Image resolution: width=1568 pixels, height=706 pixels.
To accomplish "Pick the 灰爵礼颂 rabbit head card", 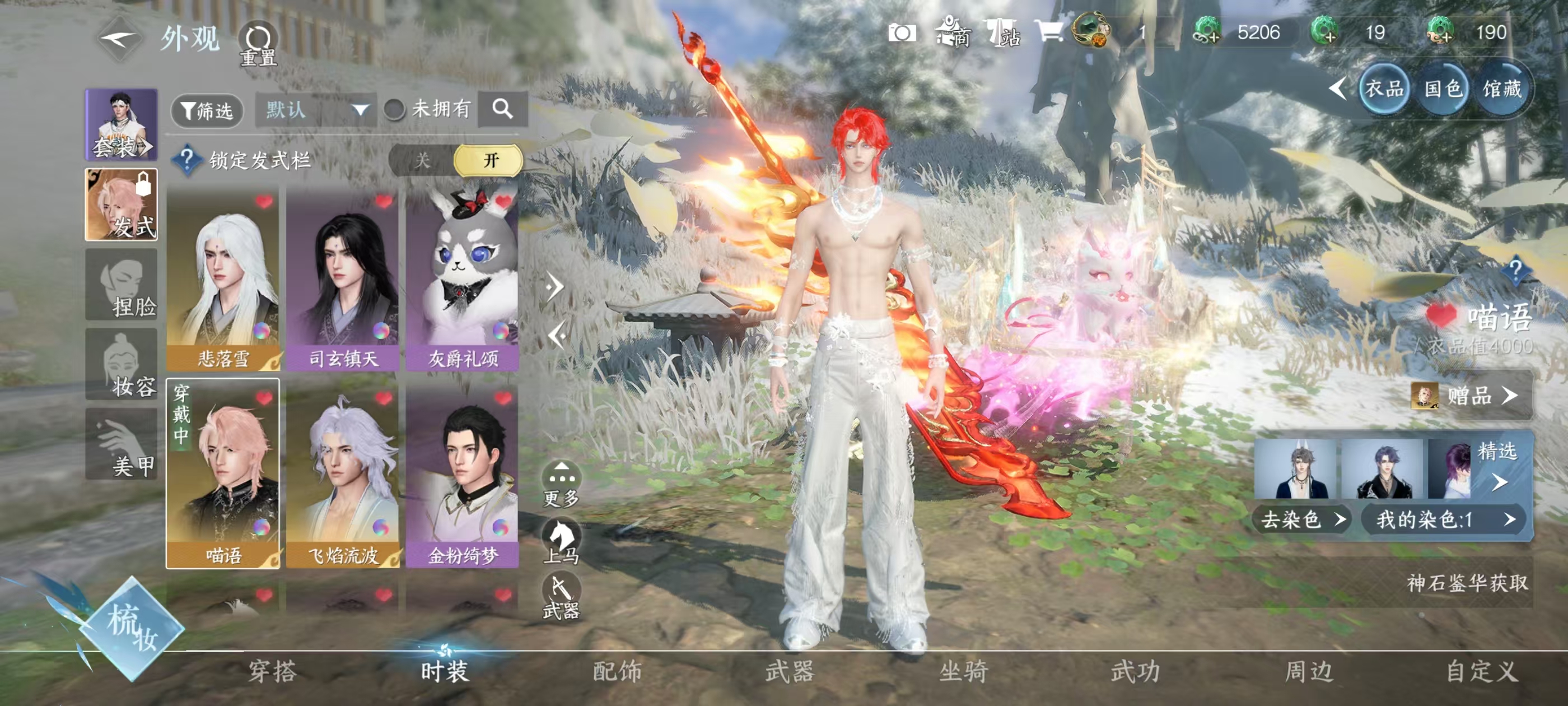I will (x=463, y=280).
